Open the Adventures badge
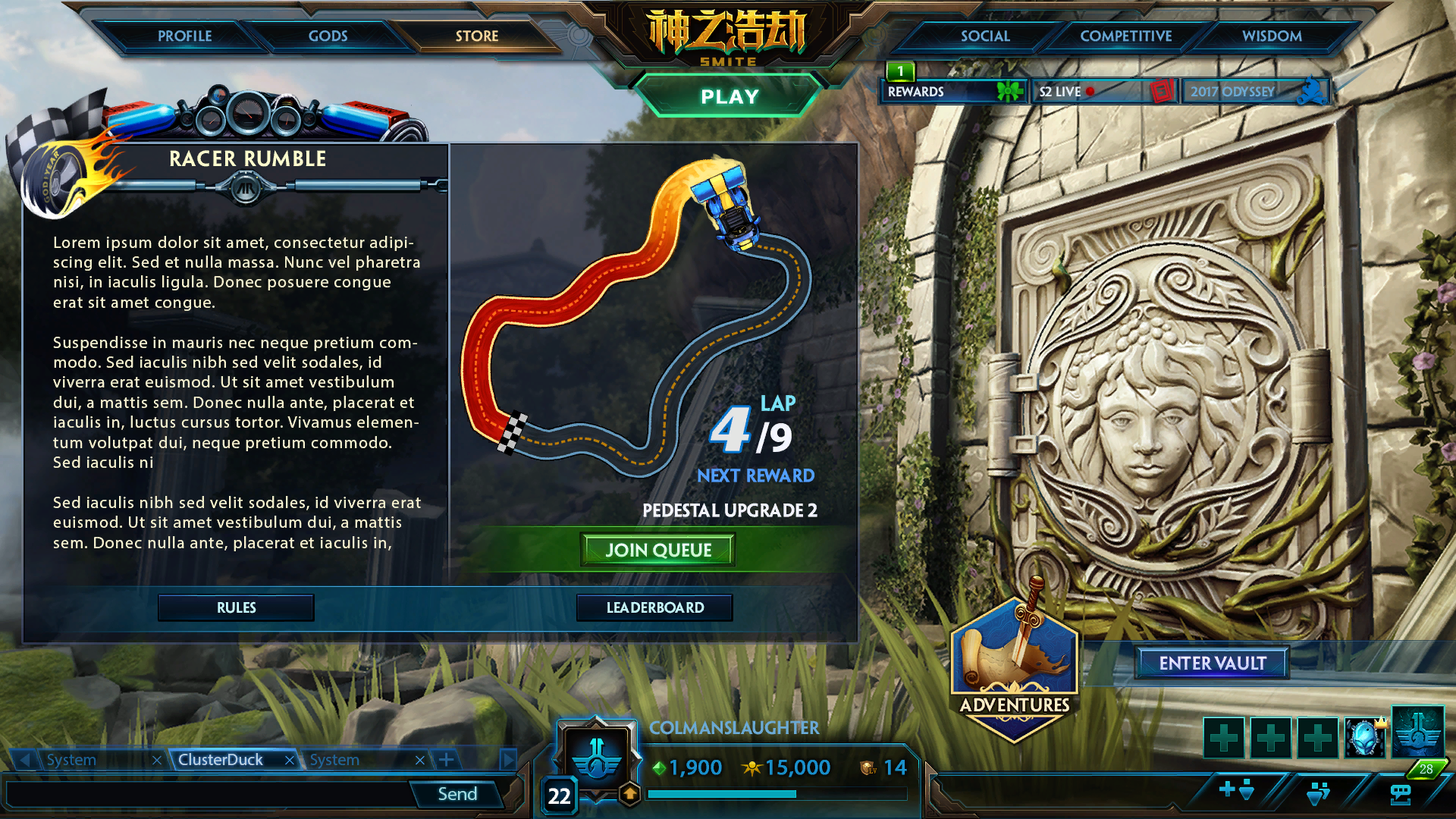The image size is (1456, 819). click(x=1014, y=667)
